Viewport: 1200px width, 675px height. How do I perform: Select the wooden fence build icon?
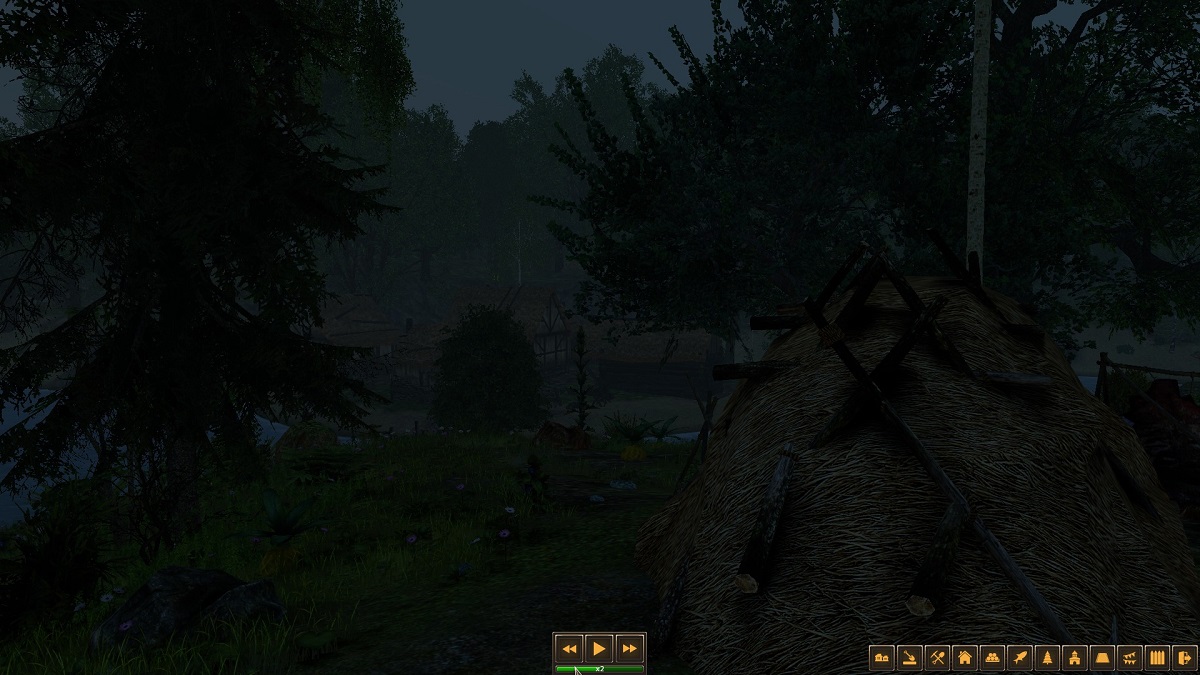pos(1158,658)
